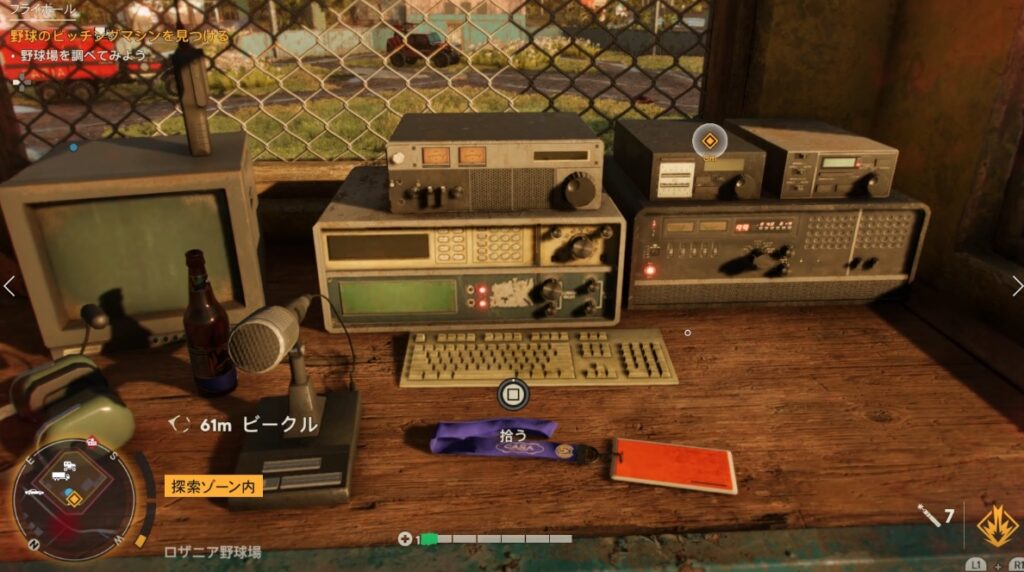Click the 拾う pickup prompt label
1024x572 pixels.
[x=512, y=434]
